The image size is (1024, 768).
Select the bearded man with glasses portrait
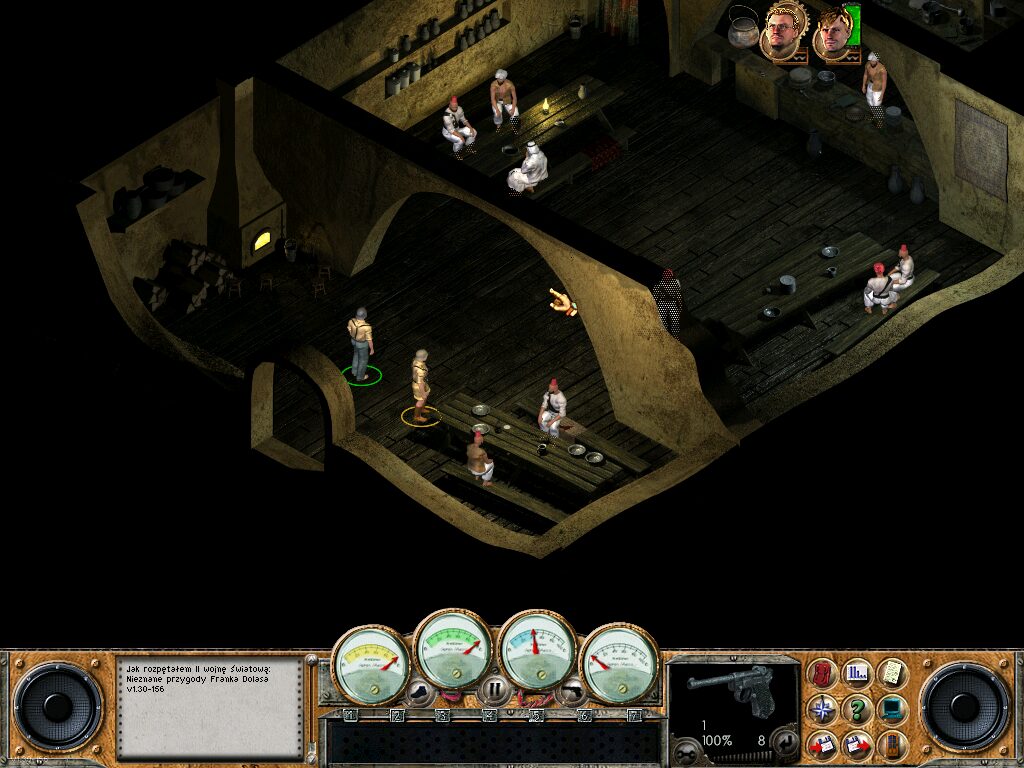(x=783, y=33)
